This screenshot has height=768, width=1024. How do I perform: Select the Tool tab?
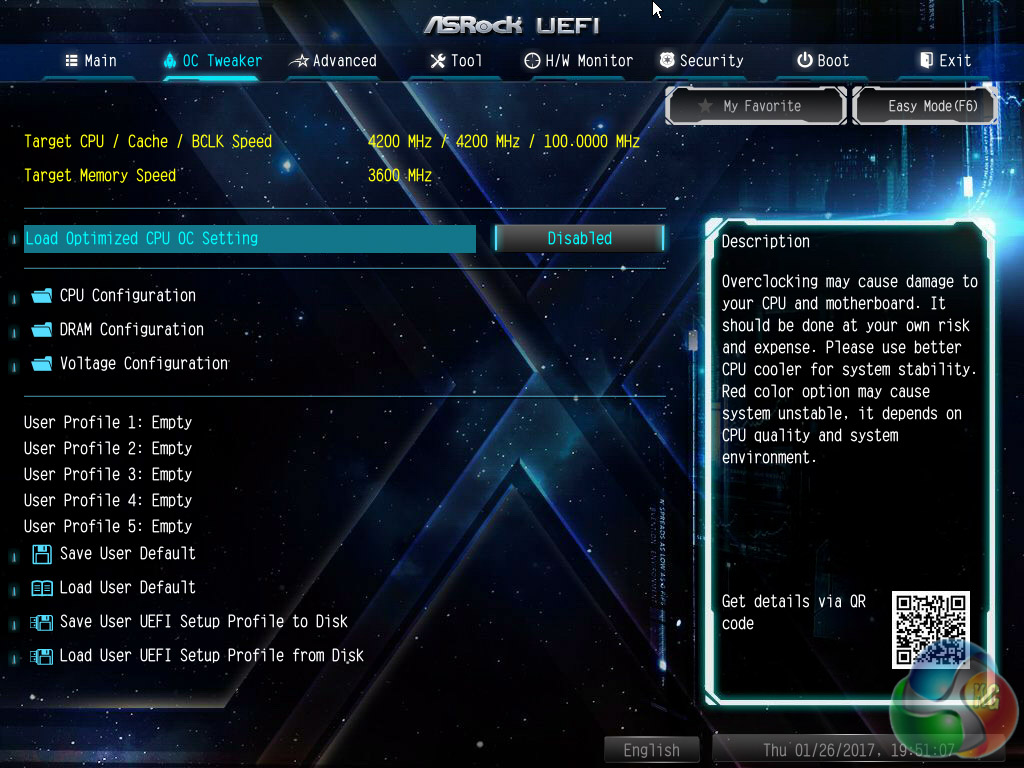(x=456, y=61)
